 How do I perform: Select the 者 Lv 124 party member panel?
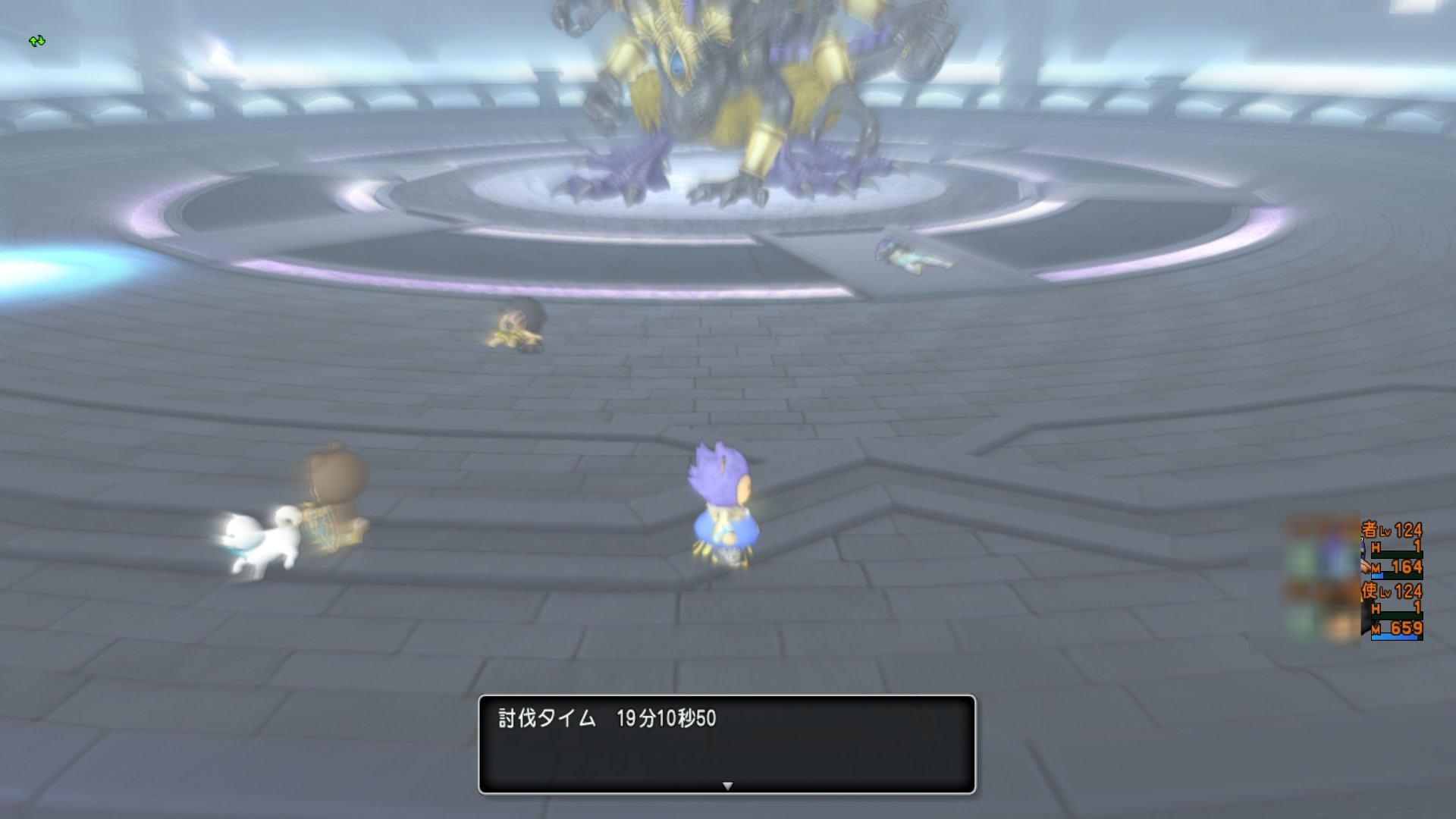[1392, 549]
